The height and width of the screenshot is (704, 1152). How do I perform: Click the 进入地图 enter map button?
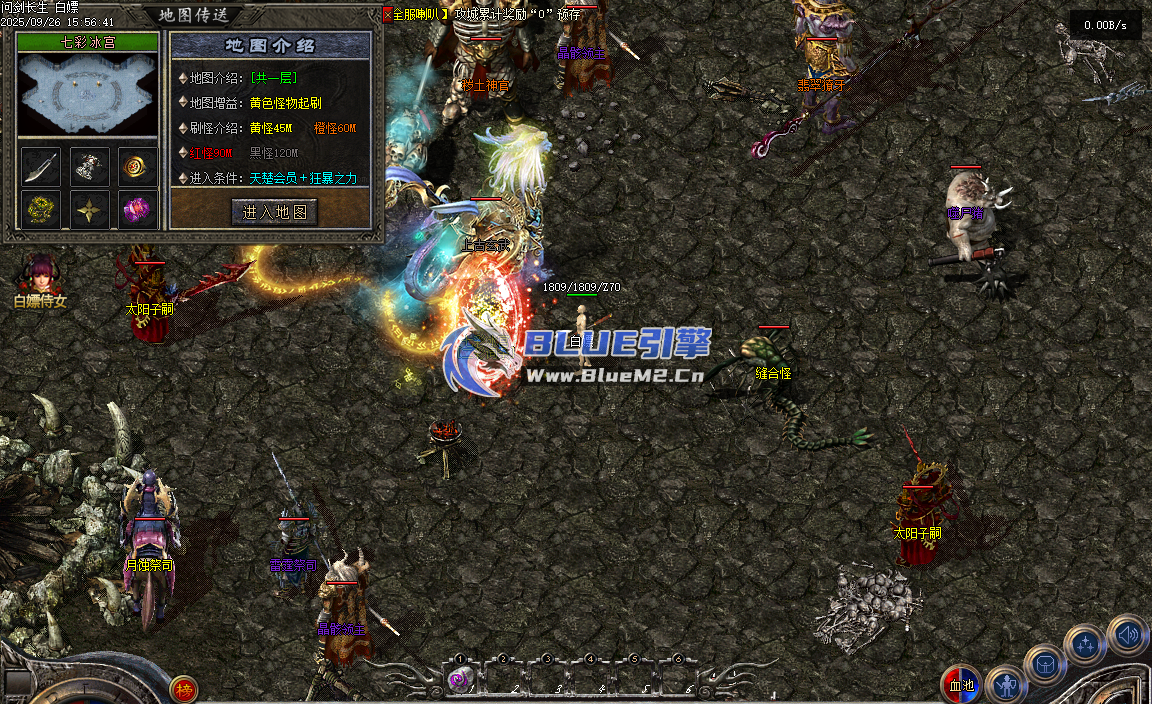[x=274, y=212]
